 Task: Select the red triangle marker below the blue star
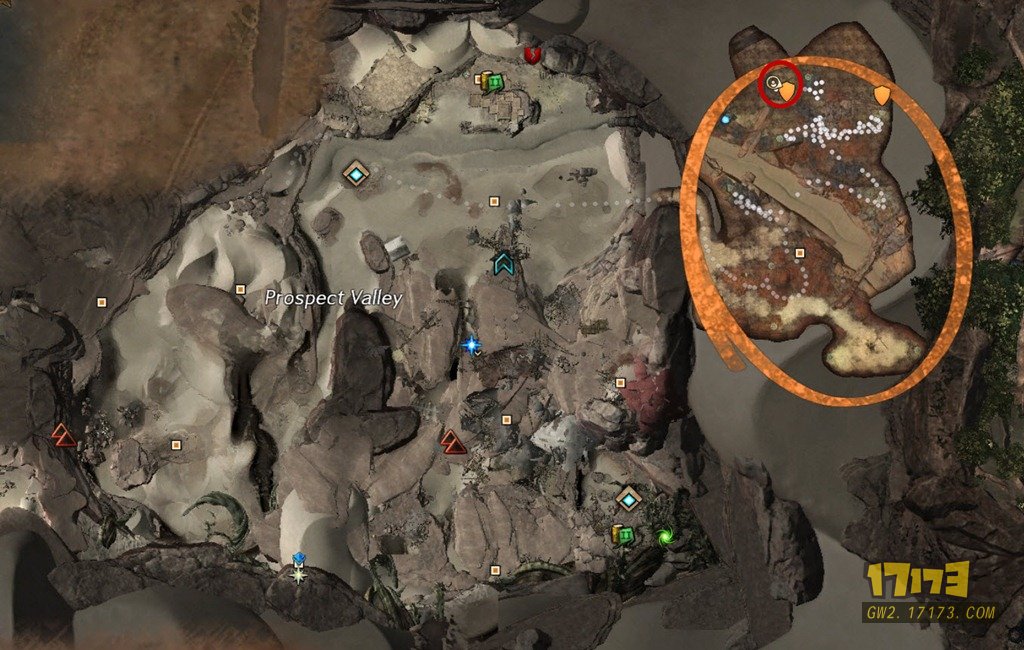(454, 441)
